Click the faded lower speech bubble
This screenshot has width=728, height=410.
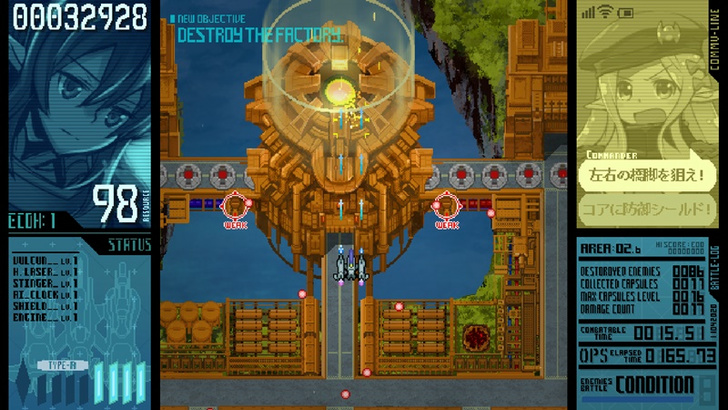648,209
